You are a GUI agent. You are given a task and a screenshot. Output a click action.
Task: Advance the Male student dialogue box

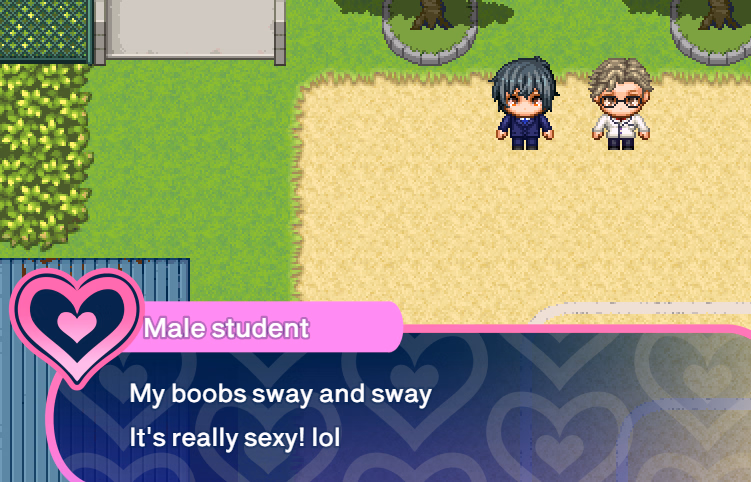pyautogui.click(x=400, y=415)
